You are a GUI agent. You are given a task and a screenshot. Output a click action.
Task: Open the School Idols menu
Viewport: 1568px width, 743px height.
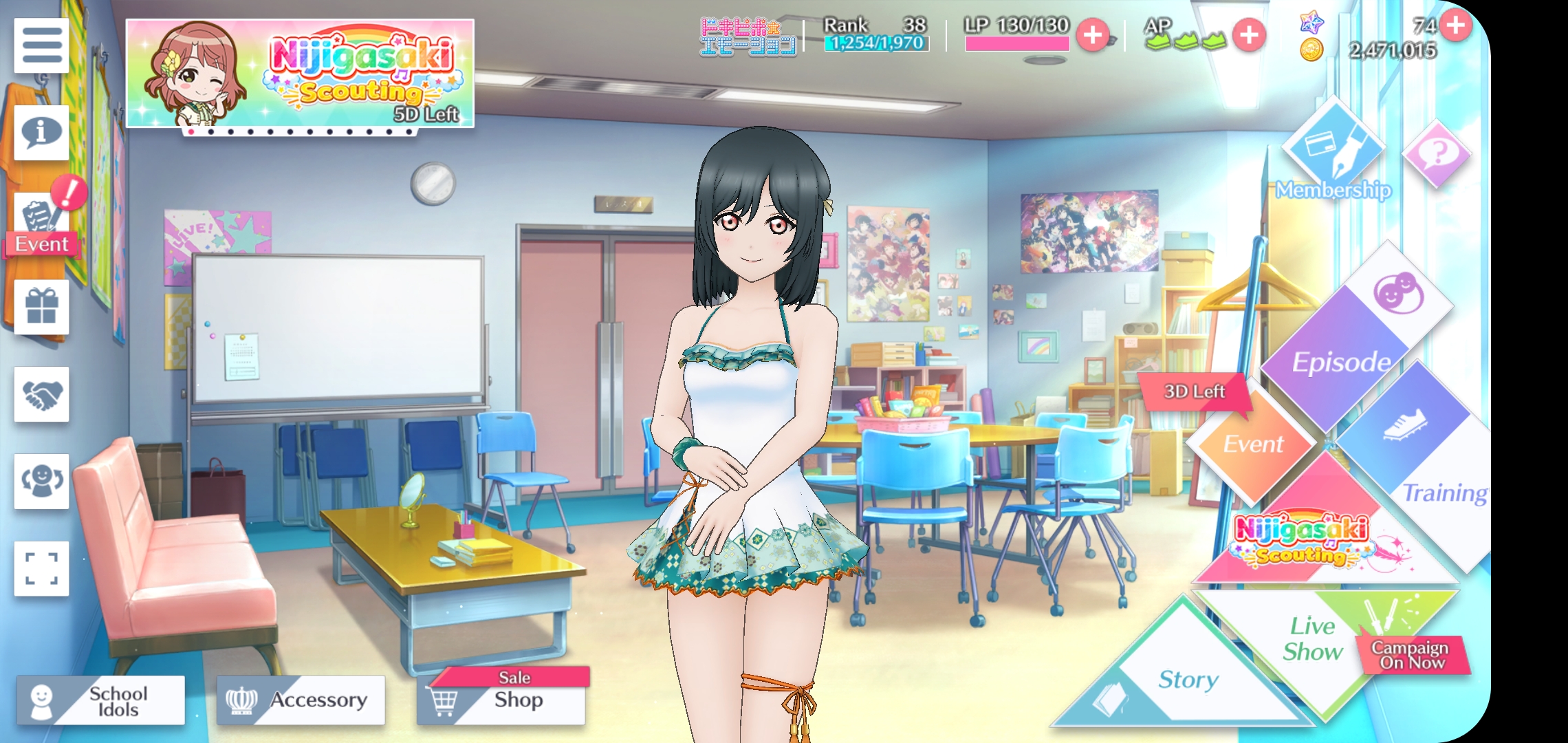[x=101, y=700]
